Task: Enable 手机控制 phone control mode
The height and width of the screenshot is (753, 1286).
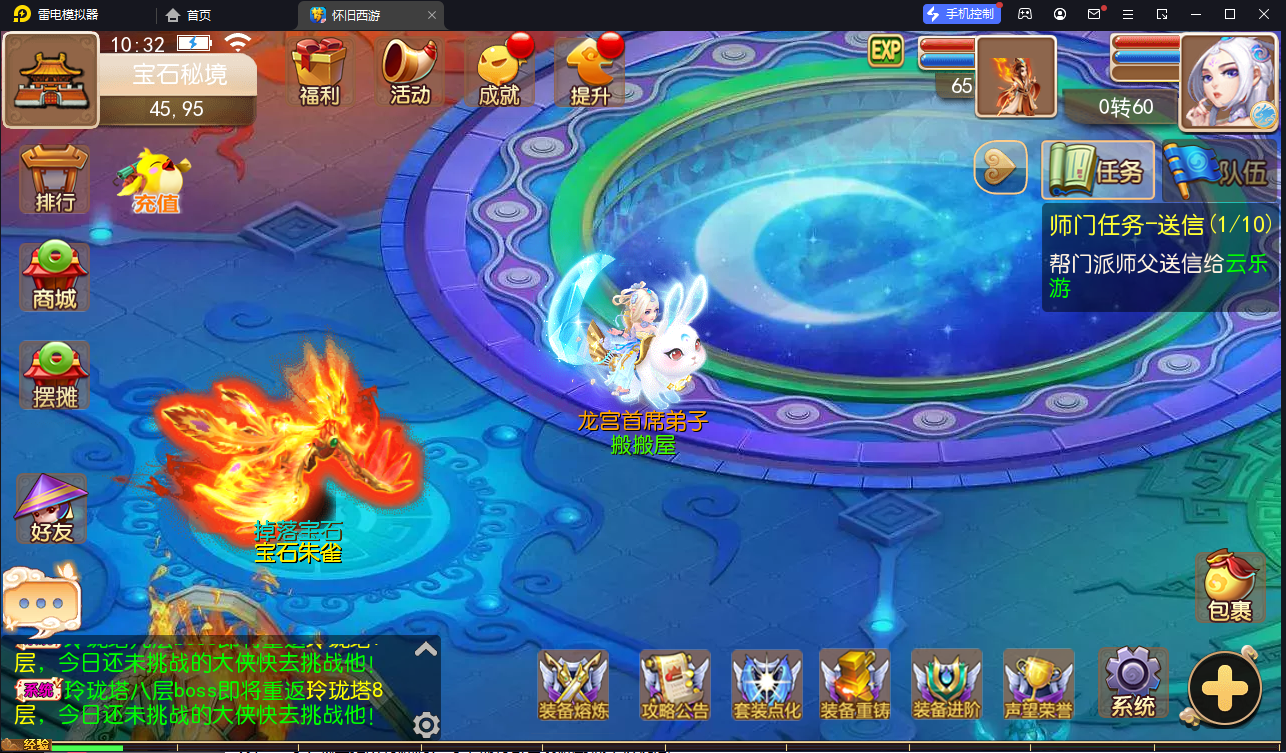Action: pos(961,13)
